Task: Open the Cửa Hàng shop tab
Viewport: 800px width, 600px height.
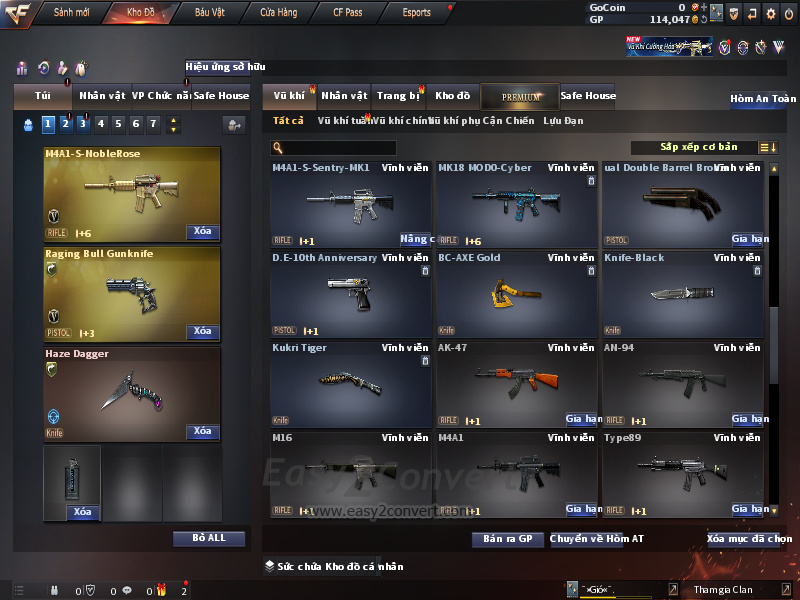Action: tap(278, 13)
